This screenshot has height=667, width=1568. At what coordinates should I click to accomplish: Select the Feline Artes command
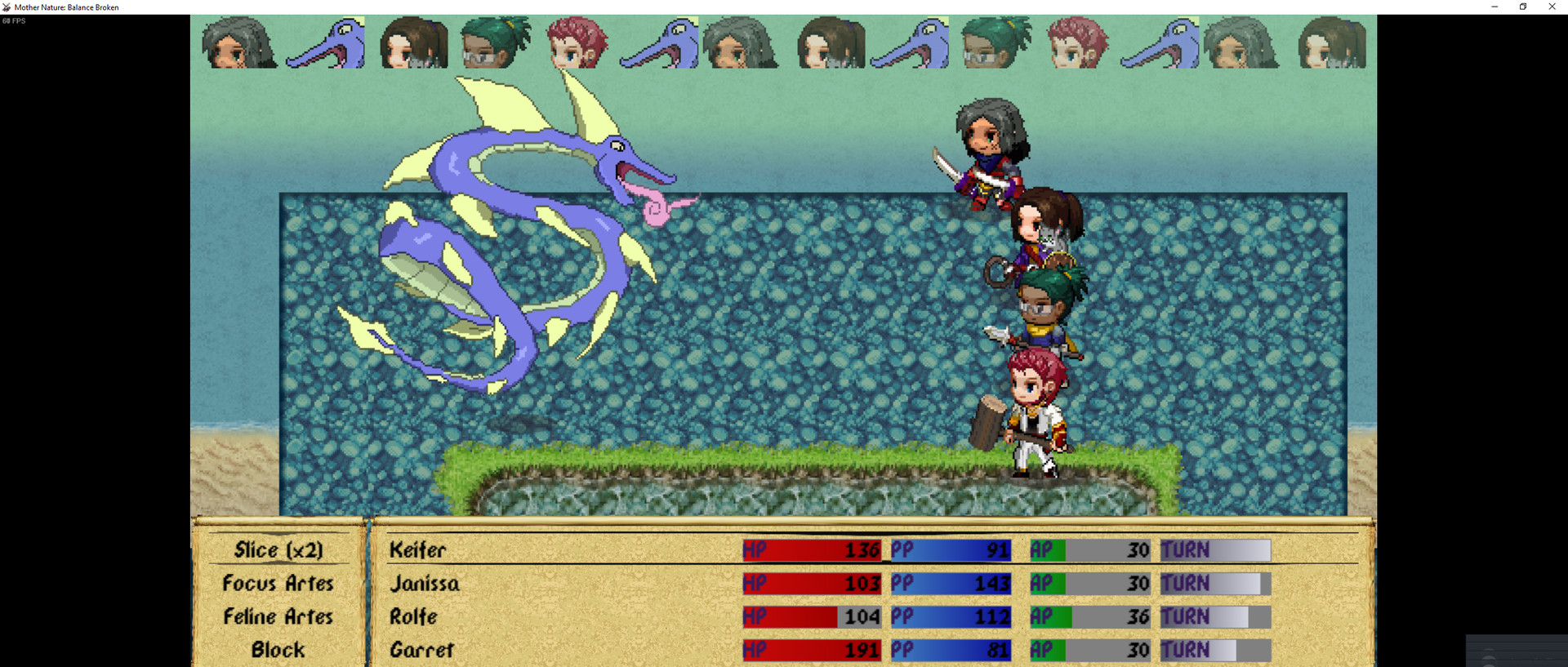click(278, 617)
